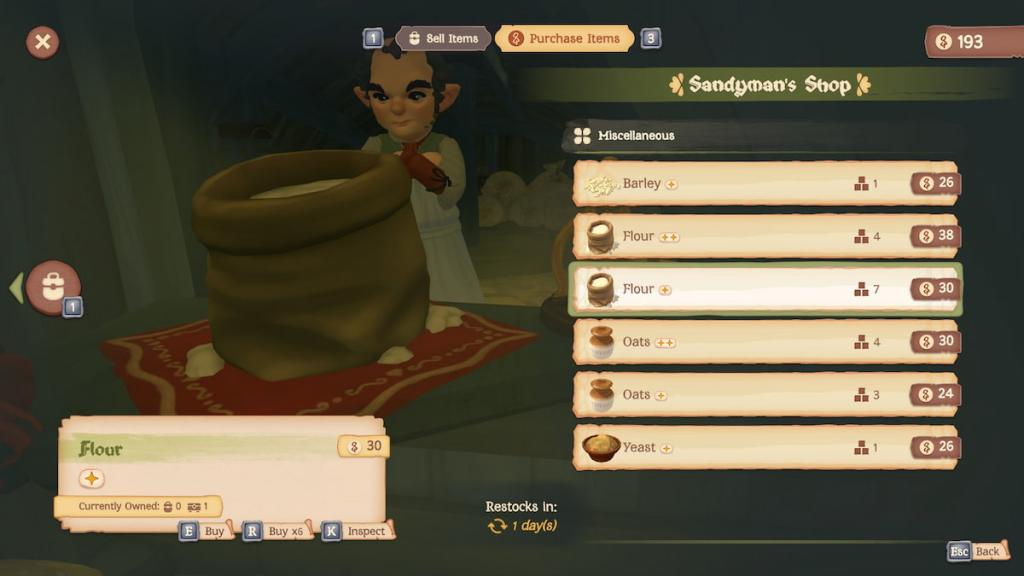Select the Oats row priced at 30
This screenshot has height=576, width=1024.
pyautogui.click(x=765, y=342)
